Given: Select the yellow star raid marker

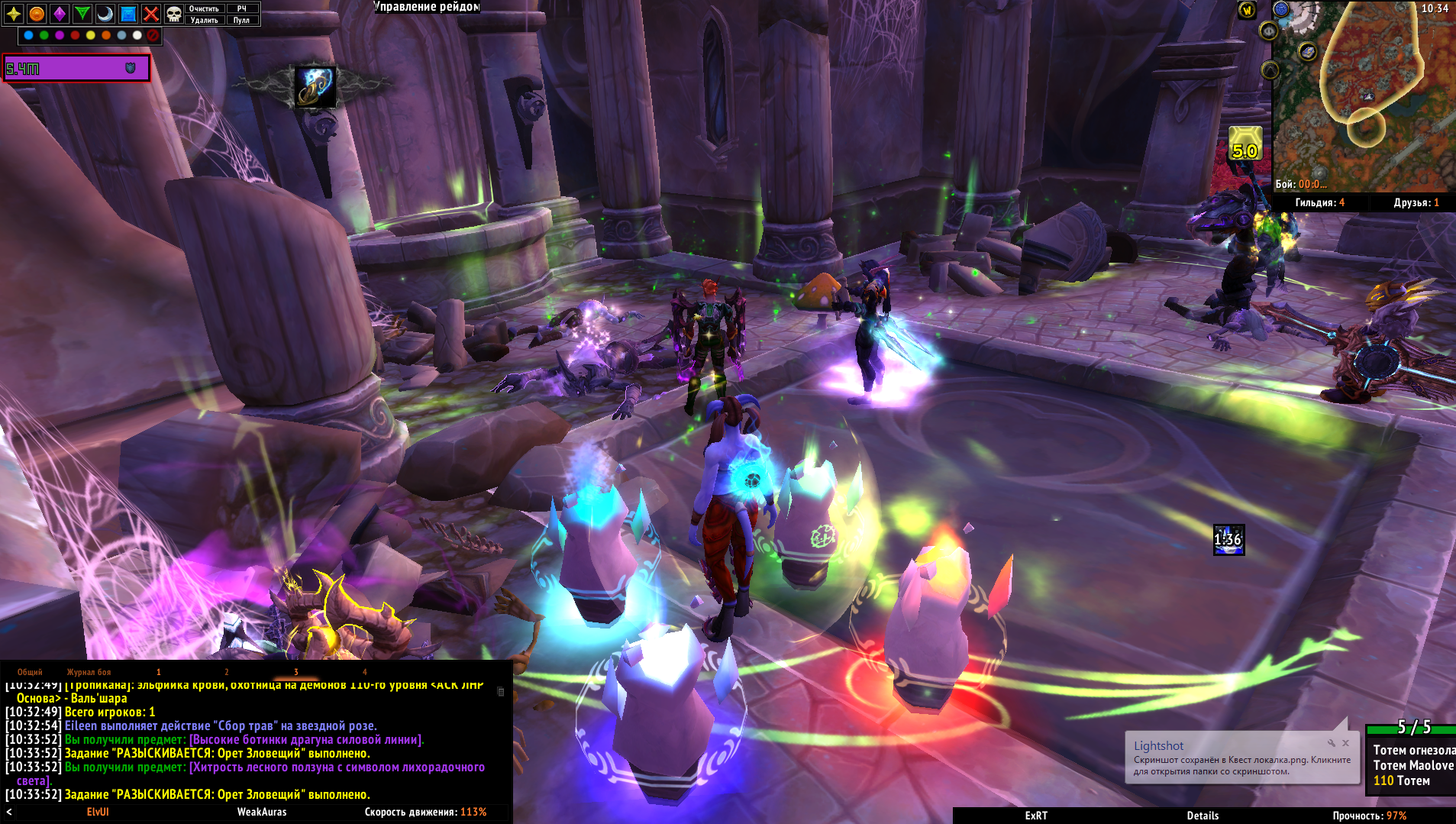Looking at the screenshot, I should coord(14,13).
